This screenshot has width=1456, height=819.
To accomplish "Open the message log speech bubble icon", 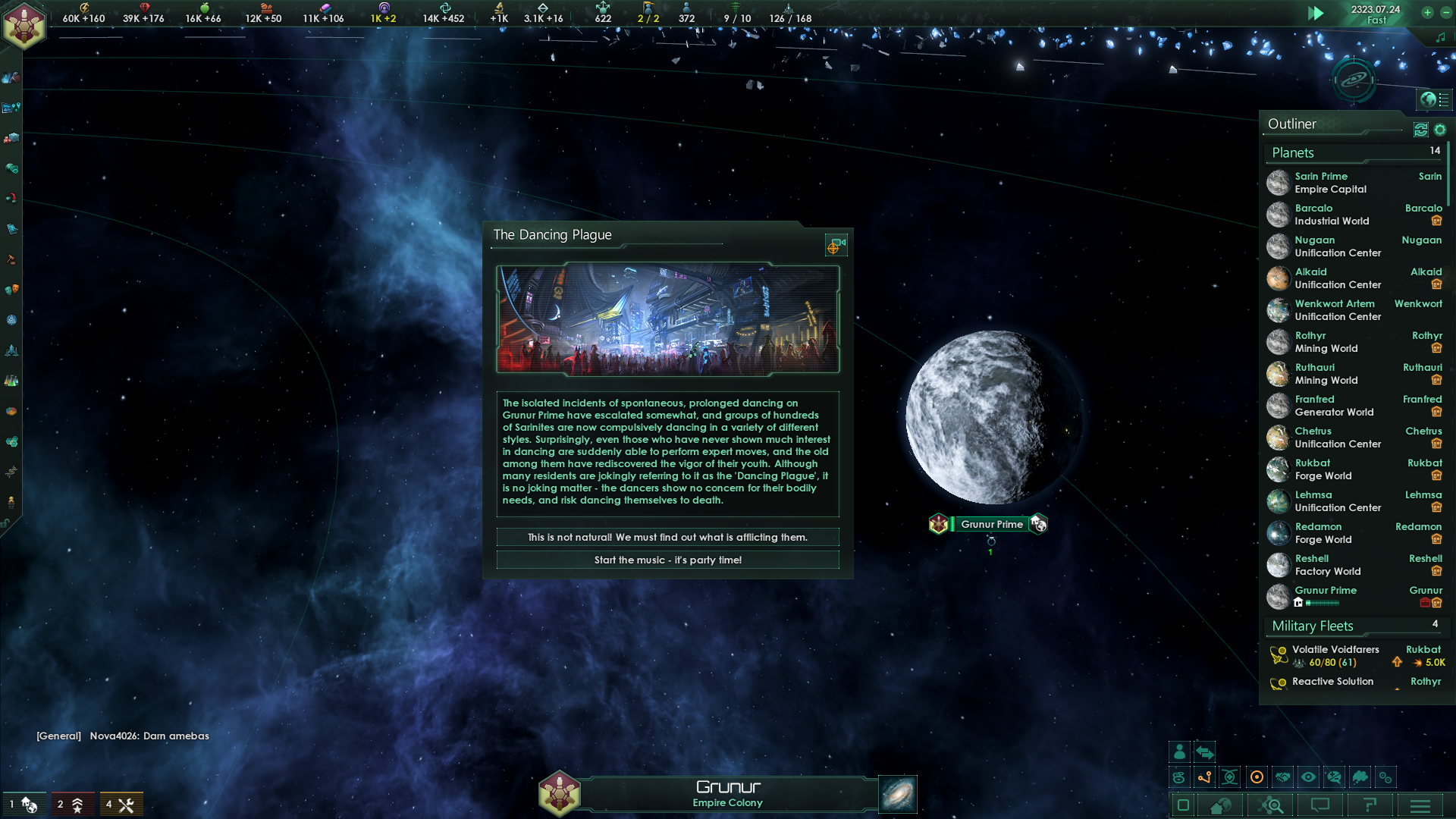I will coord(1320,806).
